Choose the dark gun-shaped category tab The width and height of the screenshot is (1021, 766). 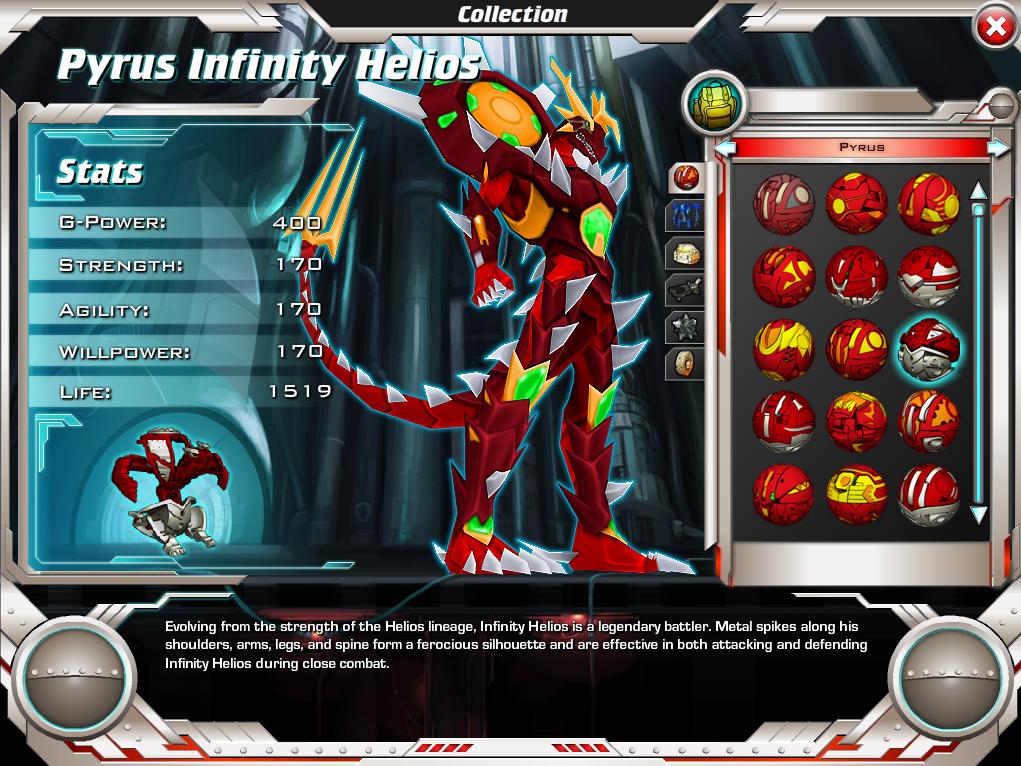click(686, 290)
